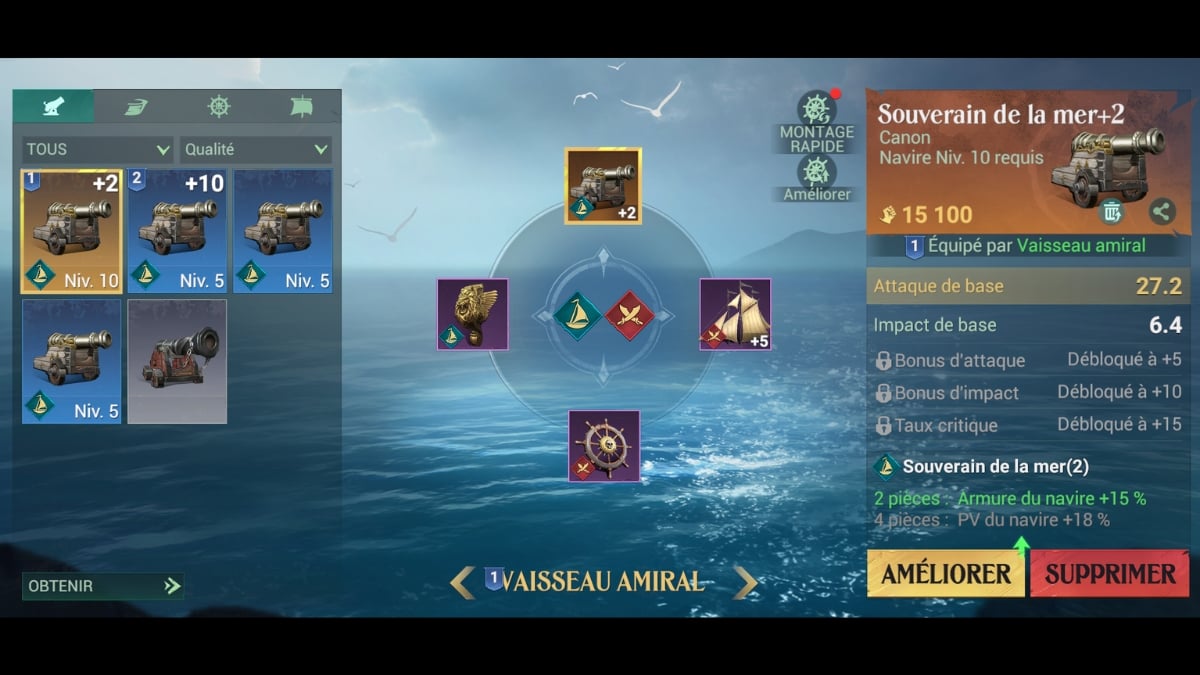Go to the next ship arrow
1200x675 pixels.
point(746,581)
